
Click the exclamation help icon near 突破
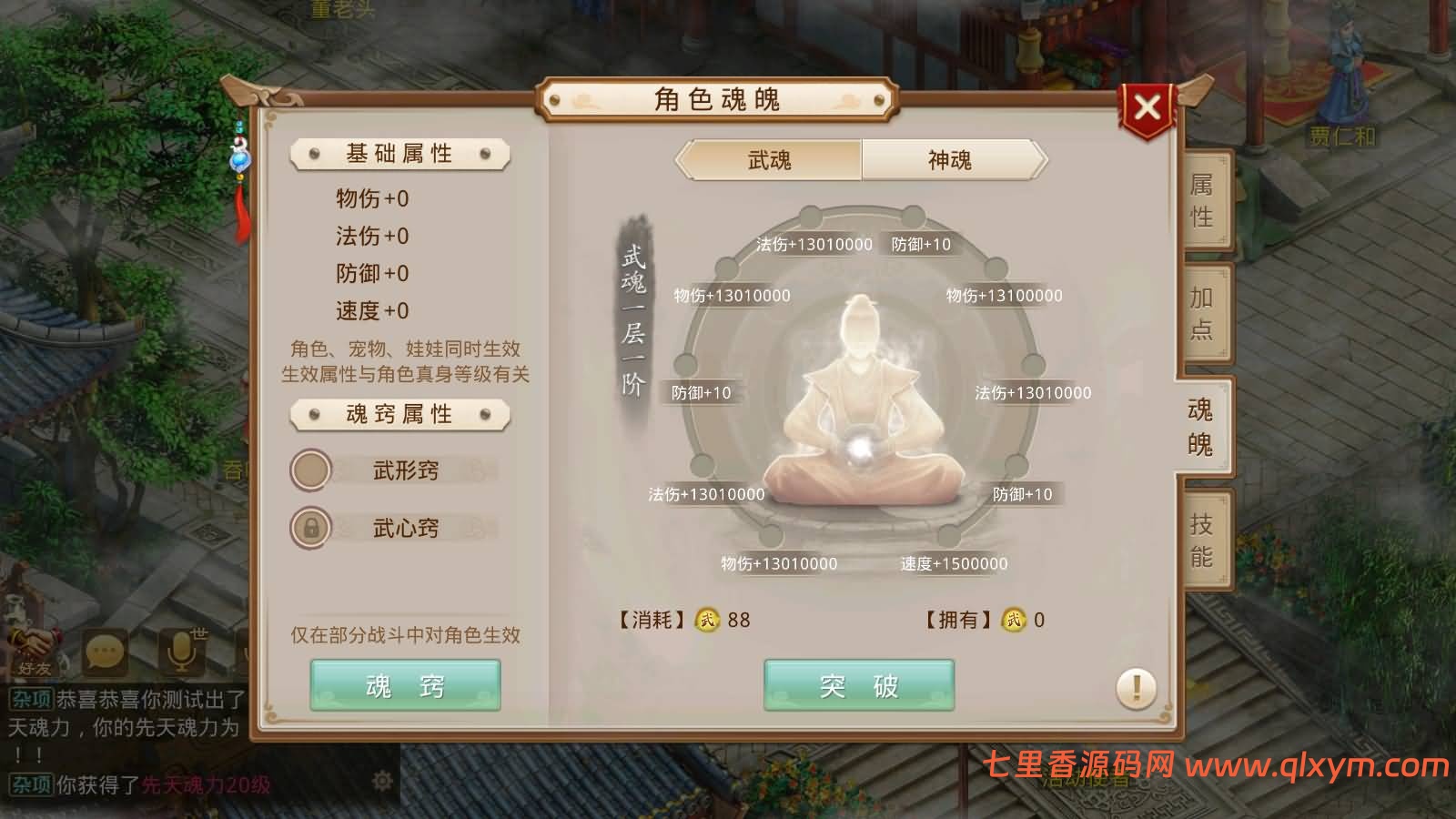1135,688
